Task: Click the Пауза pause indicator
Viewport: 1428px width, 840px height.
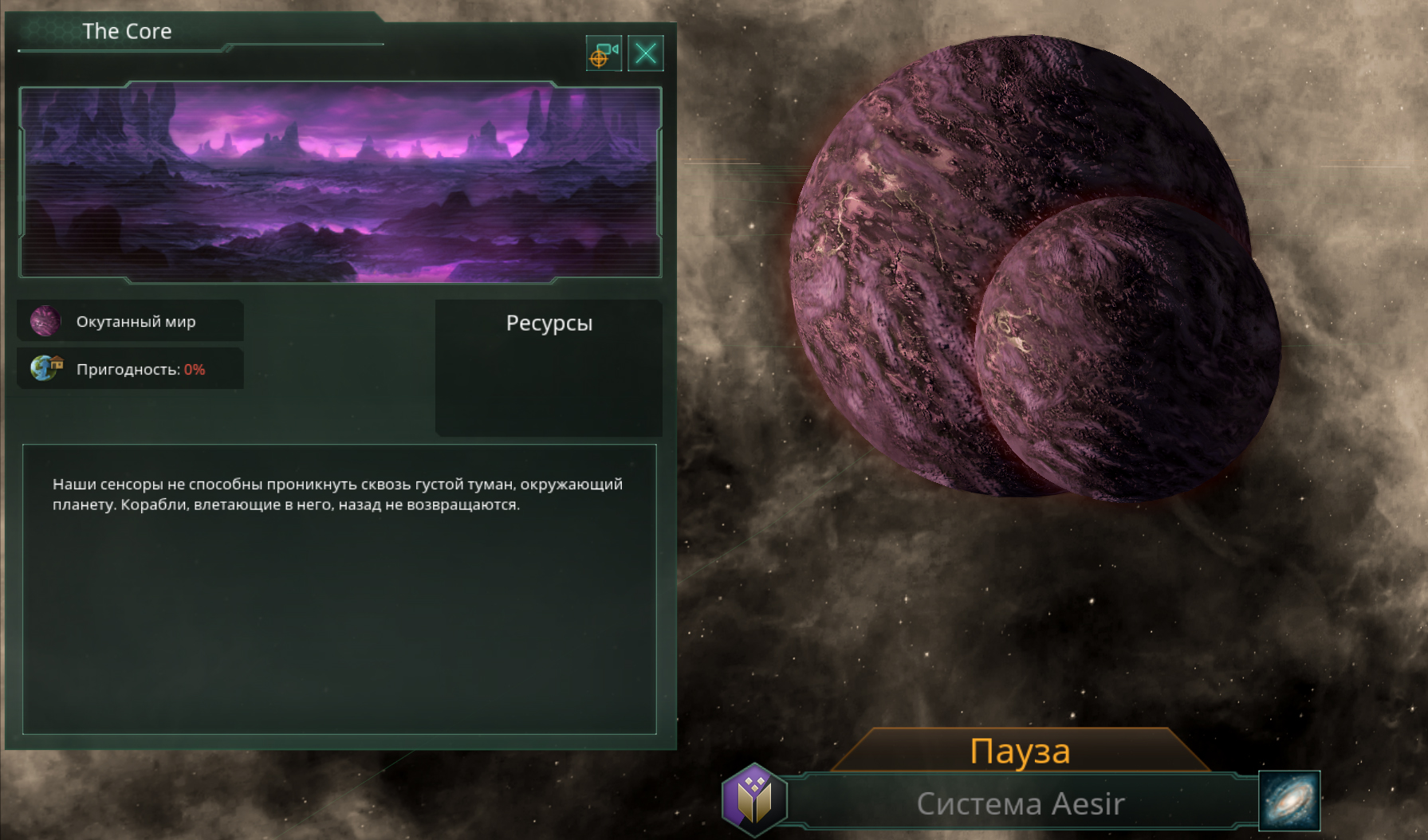Action: 1020,752
